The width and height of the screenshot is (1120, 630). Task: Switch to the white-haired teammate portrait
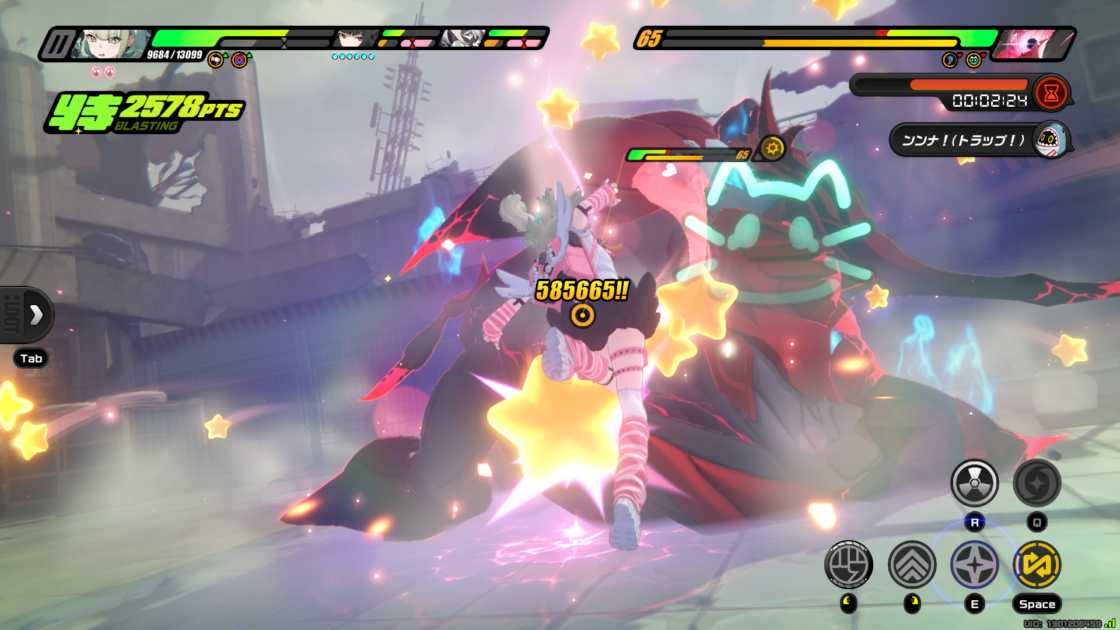[x=462, y=40]
